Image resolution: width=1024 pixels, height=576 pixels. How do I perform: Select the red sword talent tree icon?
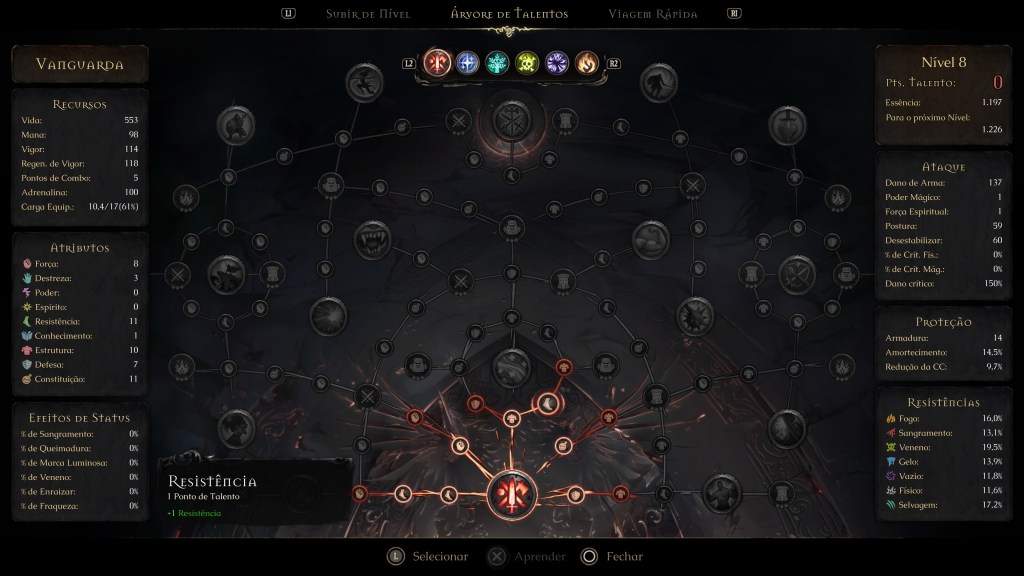(437, 63)
